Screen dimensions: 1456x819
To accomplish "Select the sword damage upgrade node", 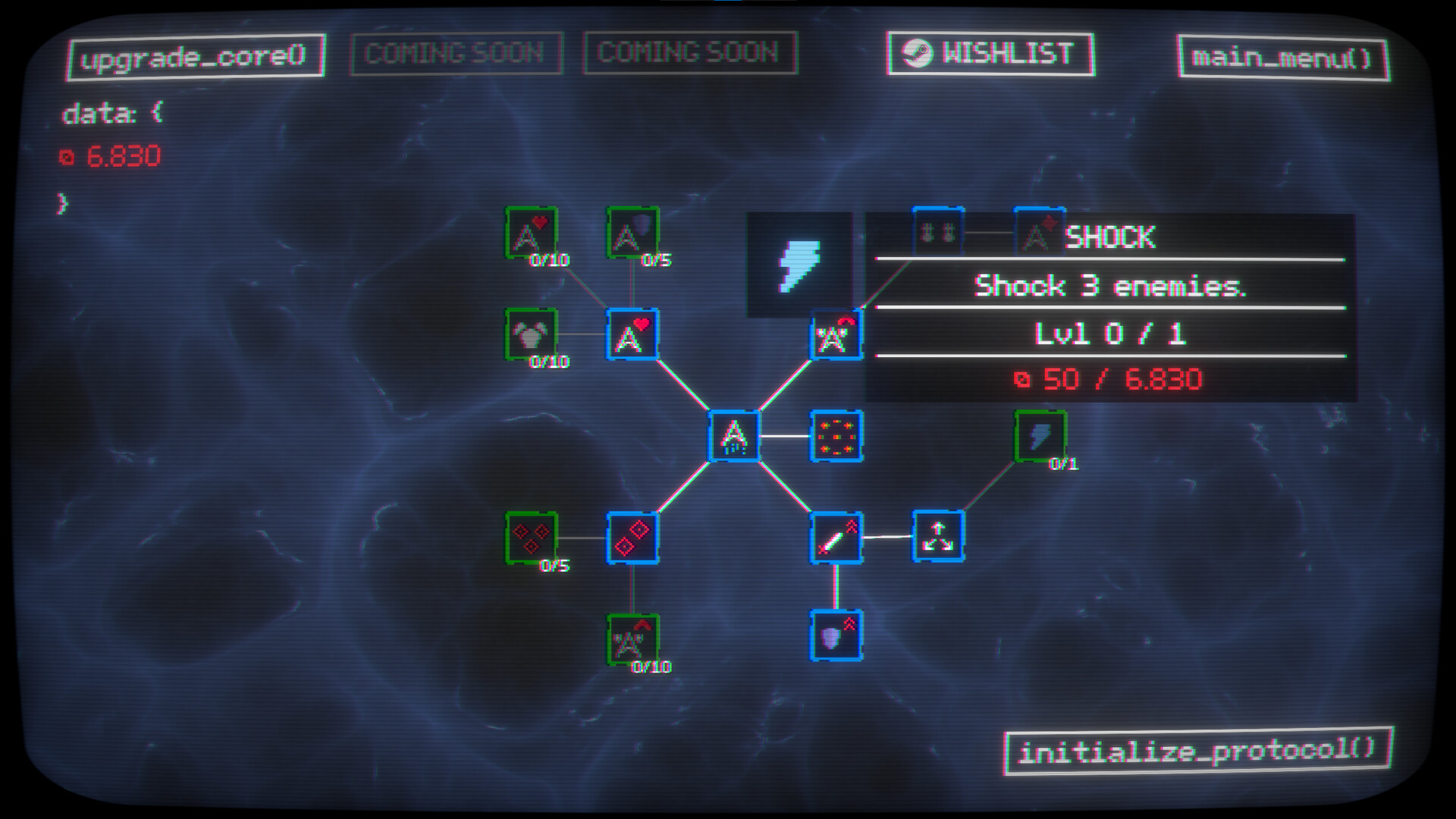I will coord(837,538).
